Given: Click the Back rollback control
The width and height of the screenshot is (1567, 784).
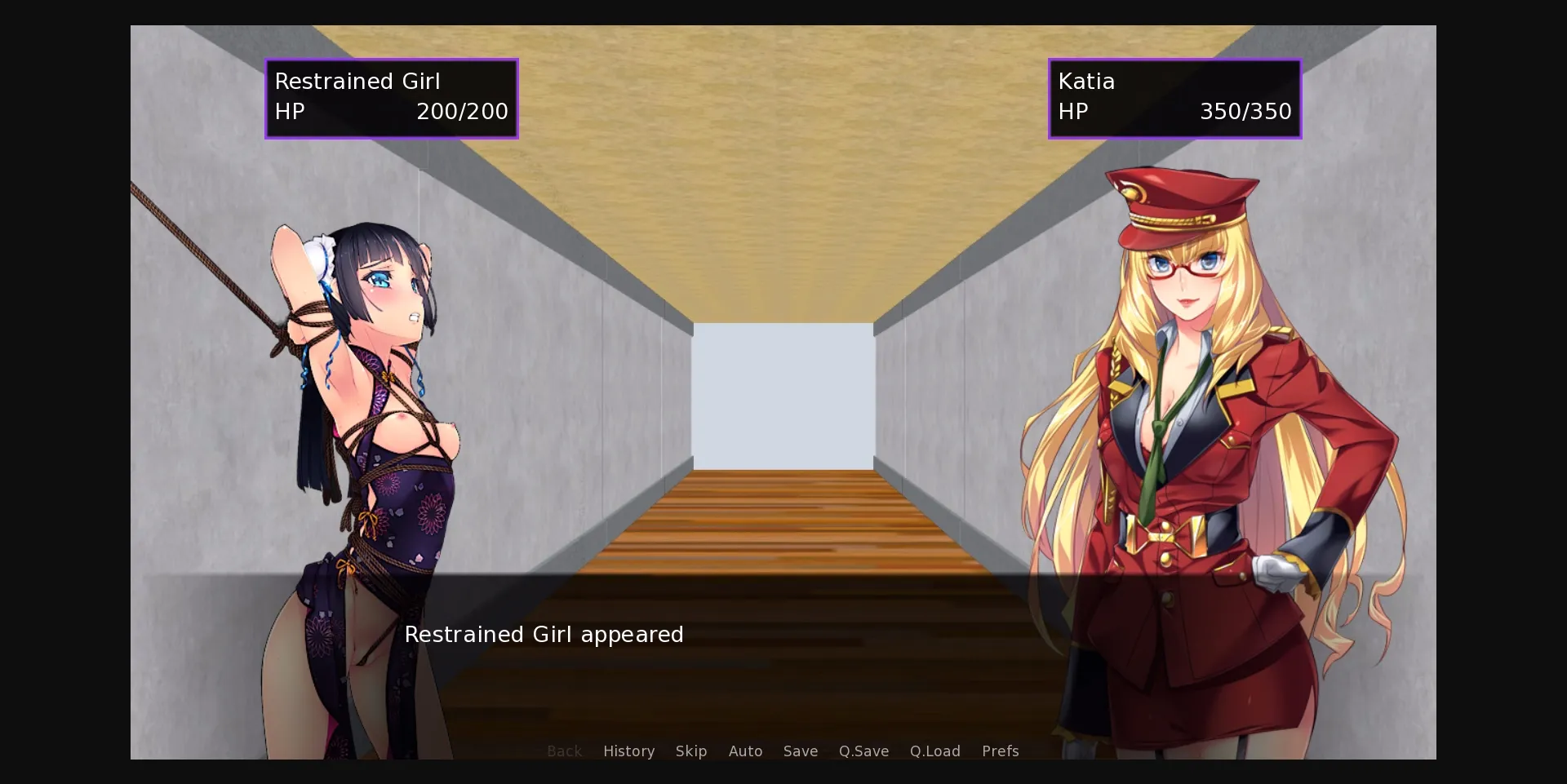Looking at the screenshot, I should click(x=564, y=751).
